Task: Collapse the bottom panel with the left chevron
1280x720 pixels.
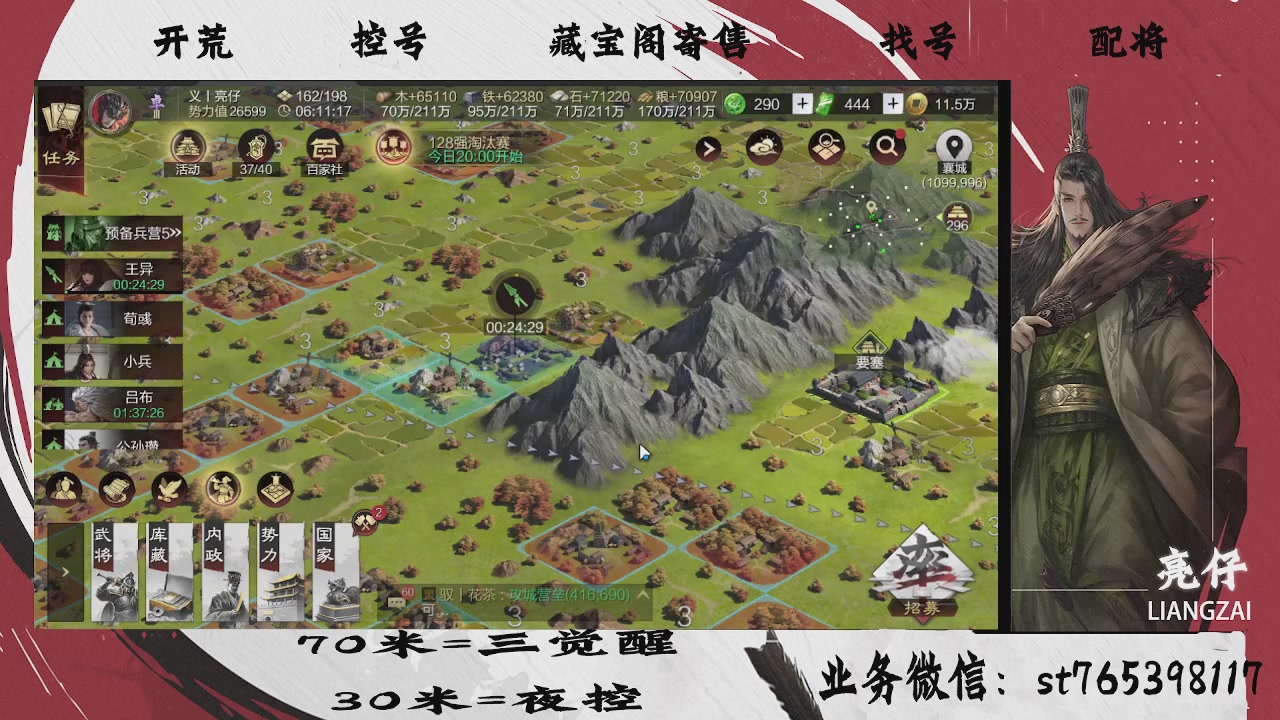Action: point(64,572)
